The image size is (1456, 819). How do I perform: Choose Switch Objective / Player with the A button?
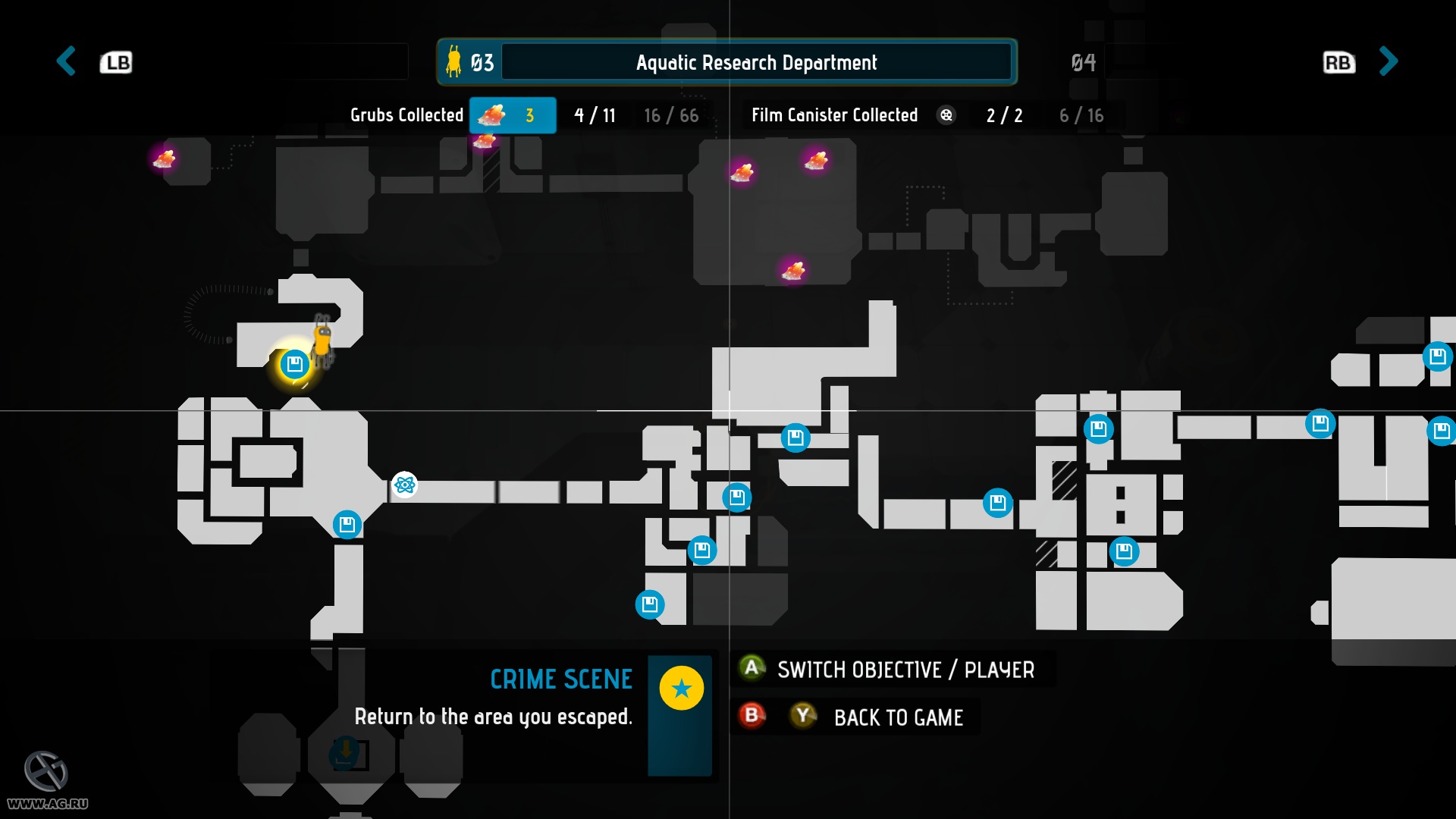tap(752, 670)
